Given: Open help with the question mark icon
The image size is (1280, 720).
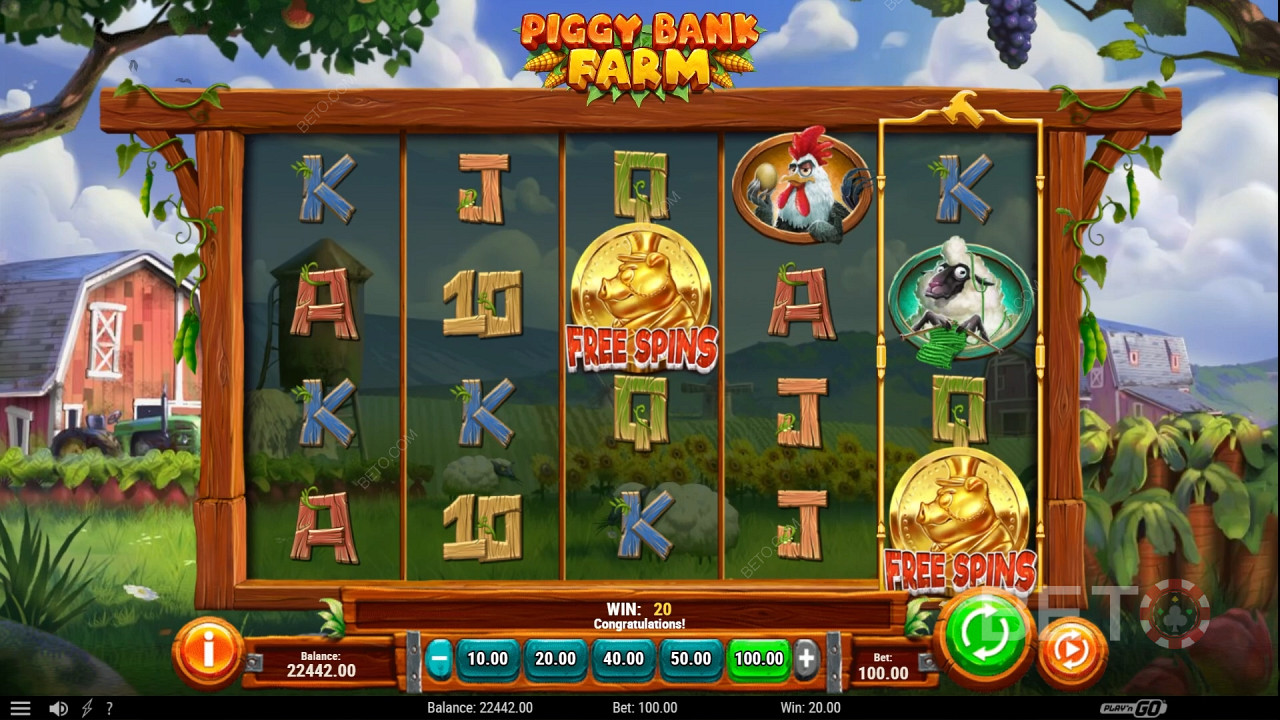Looking at the screenshot, I should (109, 708).
